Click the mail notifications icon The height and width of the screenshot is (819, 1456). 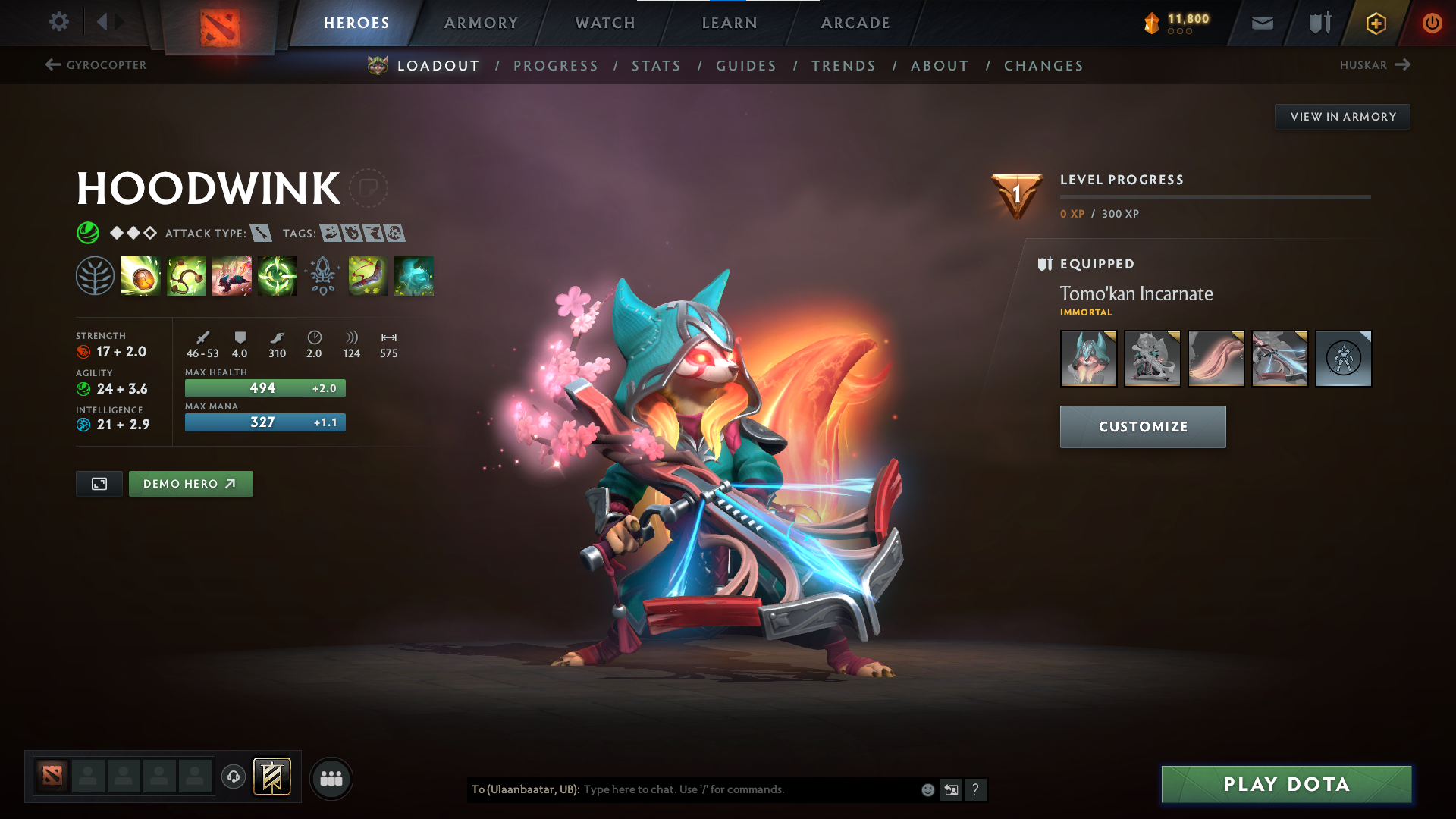click(x=1261, y=23)
